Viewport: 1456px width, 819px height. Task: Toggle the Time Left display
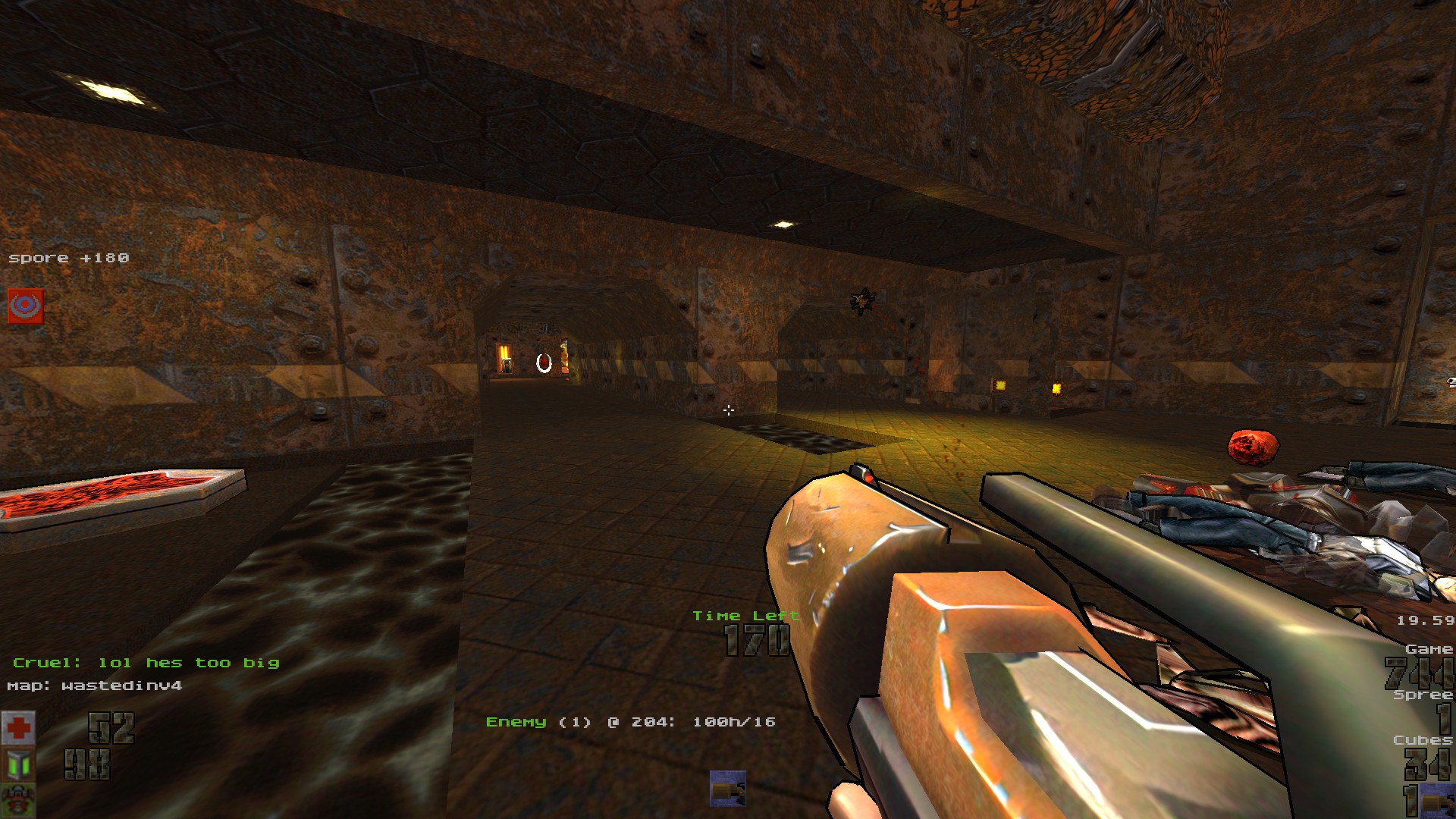tap(746, 616)
